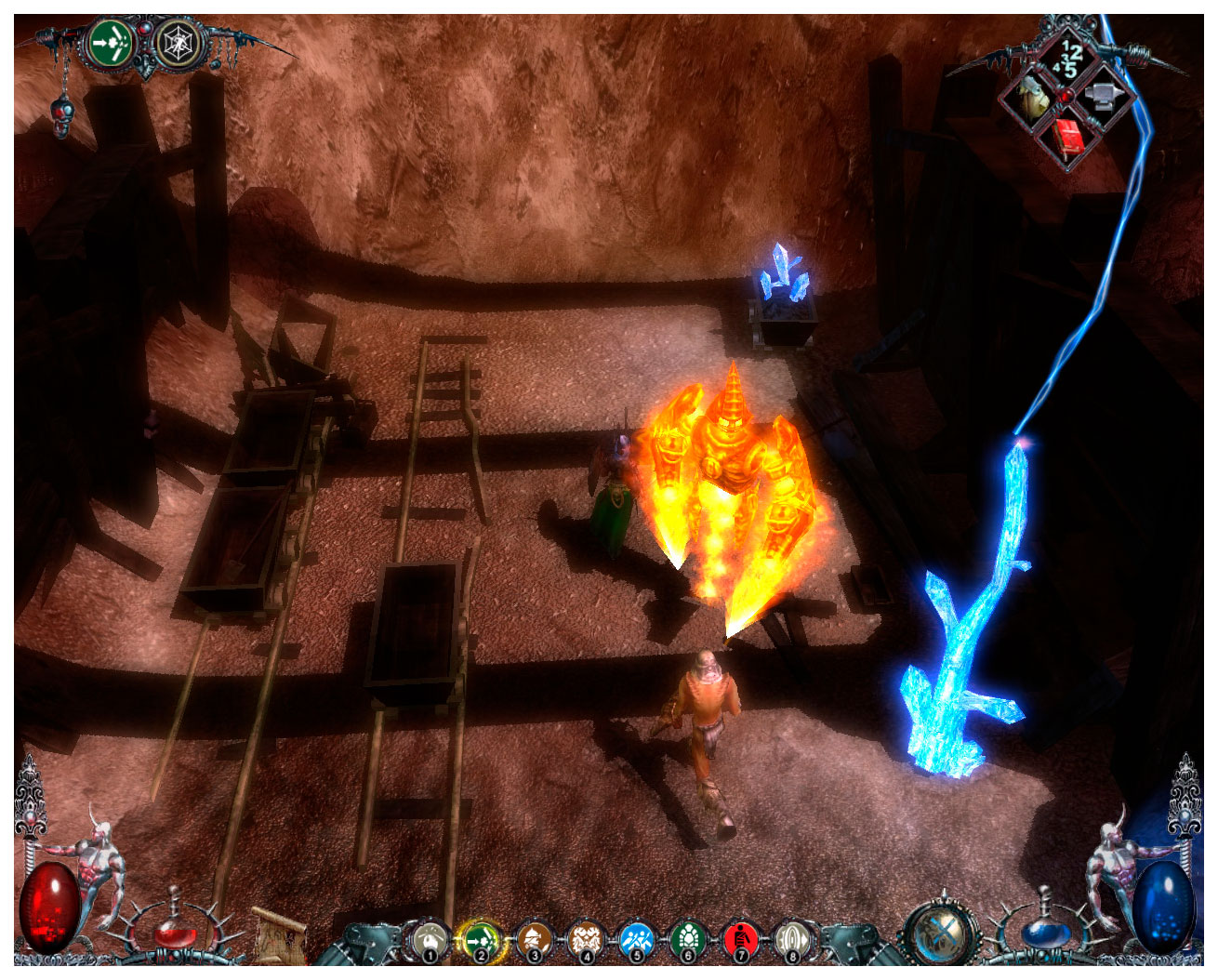Use the red health potion flask
Viewport: 1218px width, 980px height.
pos(174,930)
